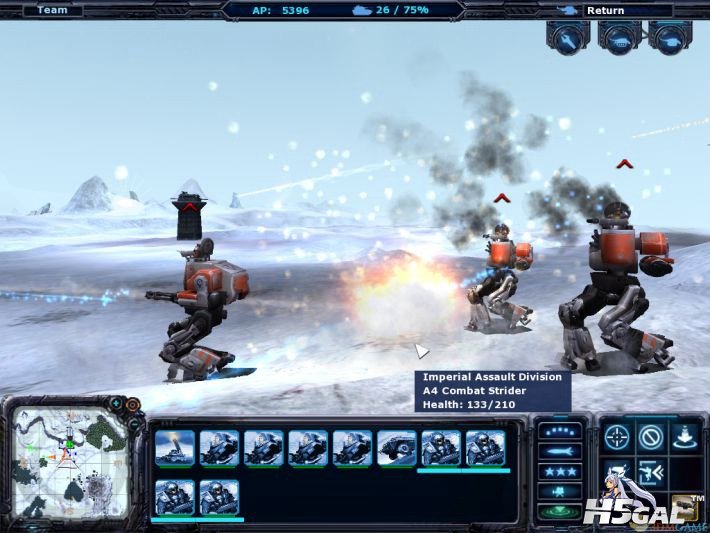Open the tank-with-tracks round button
This screenshot has width=710, height=533.
619,37
